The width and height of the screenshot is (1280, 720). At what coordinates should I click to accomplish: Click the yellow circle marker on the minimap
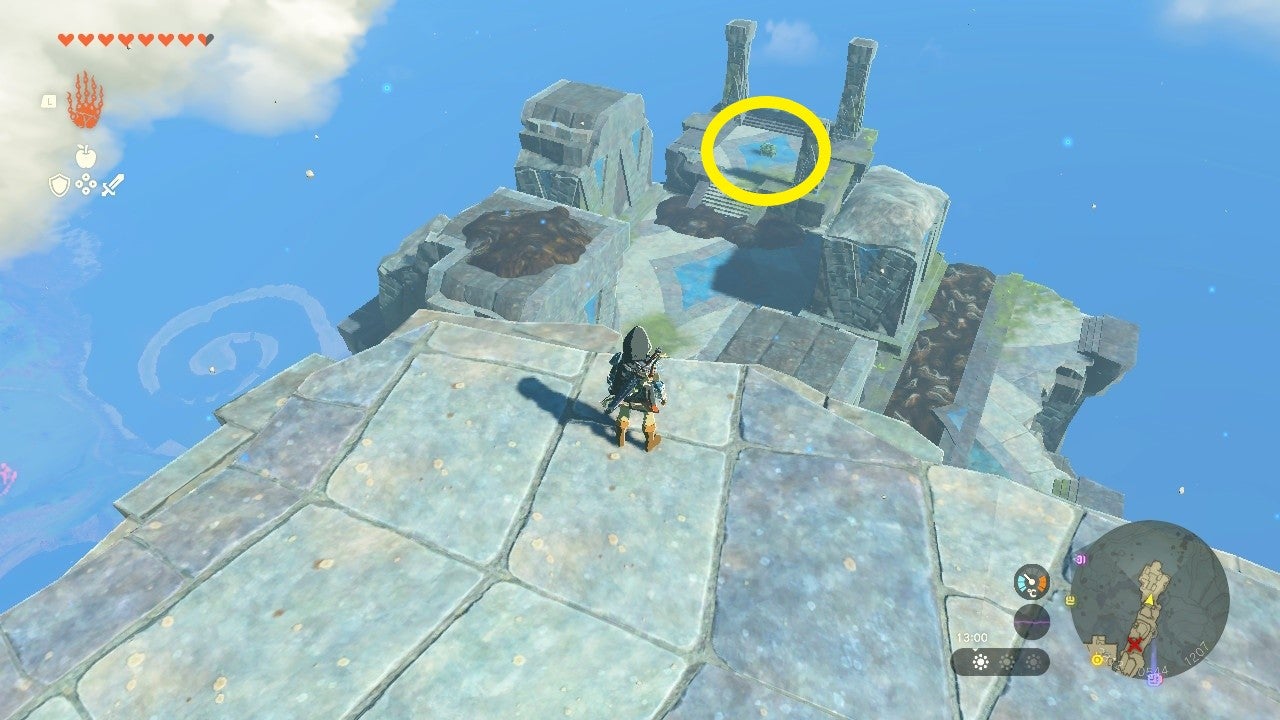tap(1096, 660)
